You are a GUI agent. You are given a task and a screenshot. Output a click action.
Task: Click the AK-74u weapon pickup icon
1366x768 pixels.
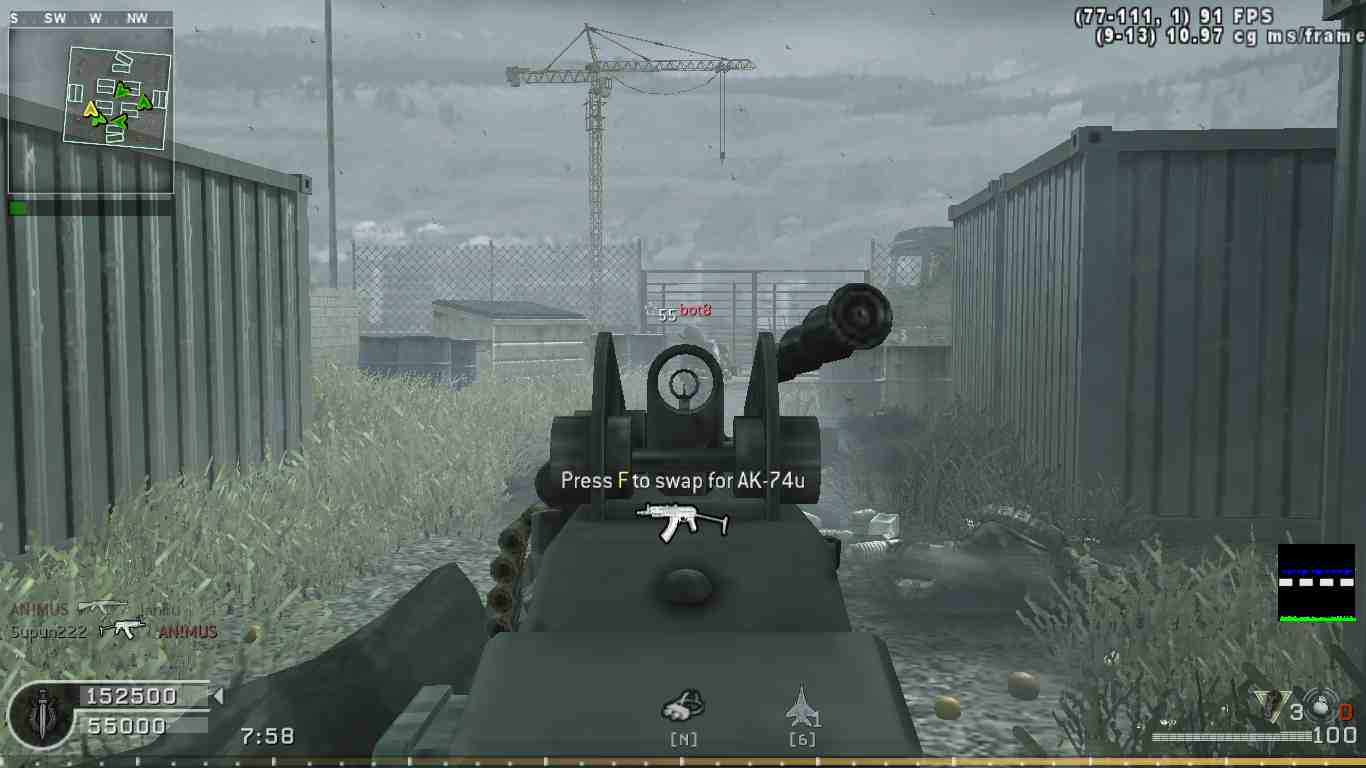click(x=683, y=520)
